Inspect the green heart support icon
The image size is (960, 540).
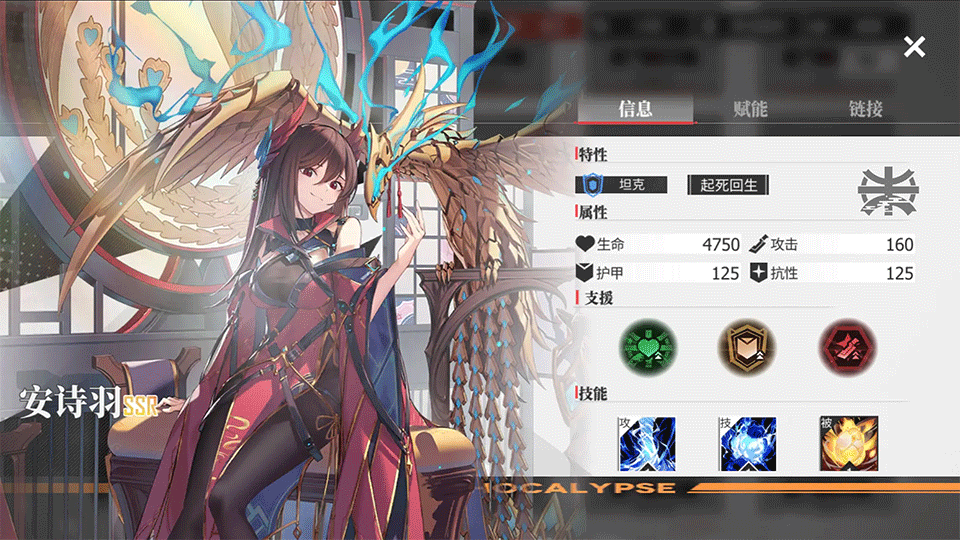[647, 347]
